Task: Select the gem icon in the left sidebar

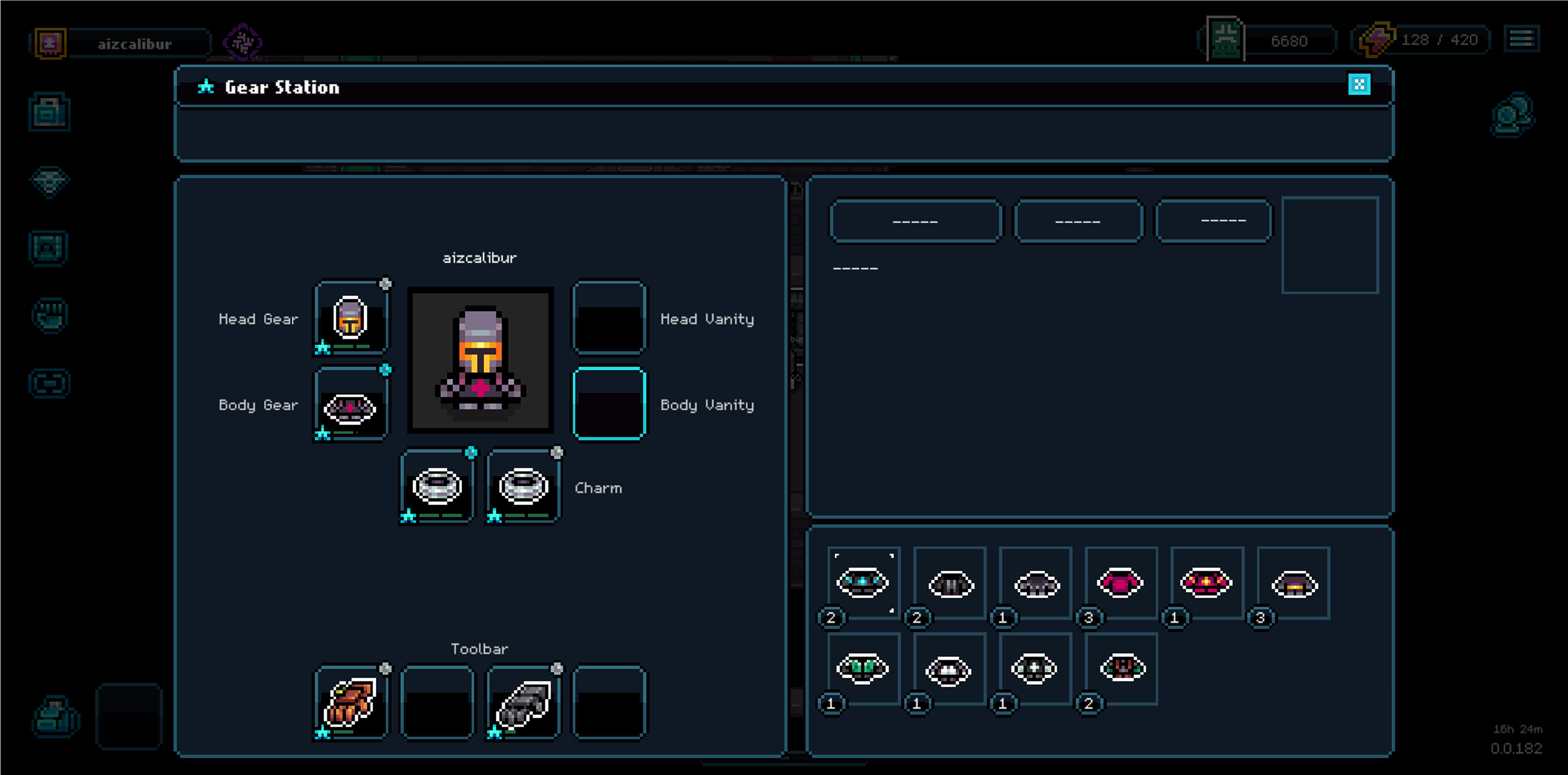Action: coord(50,181)
